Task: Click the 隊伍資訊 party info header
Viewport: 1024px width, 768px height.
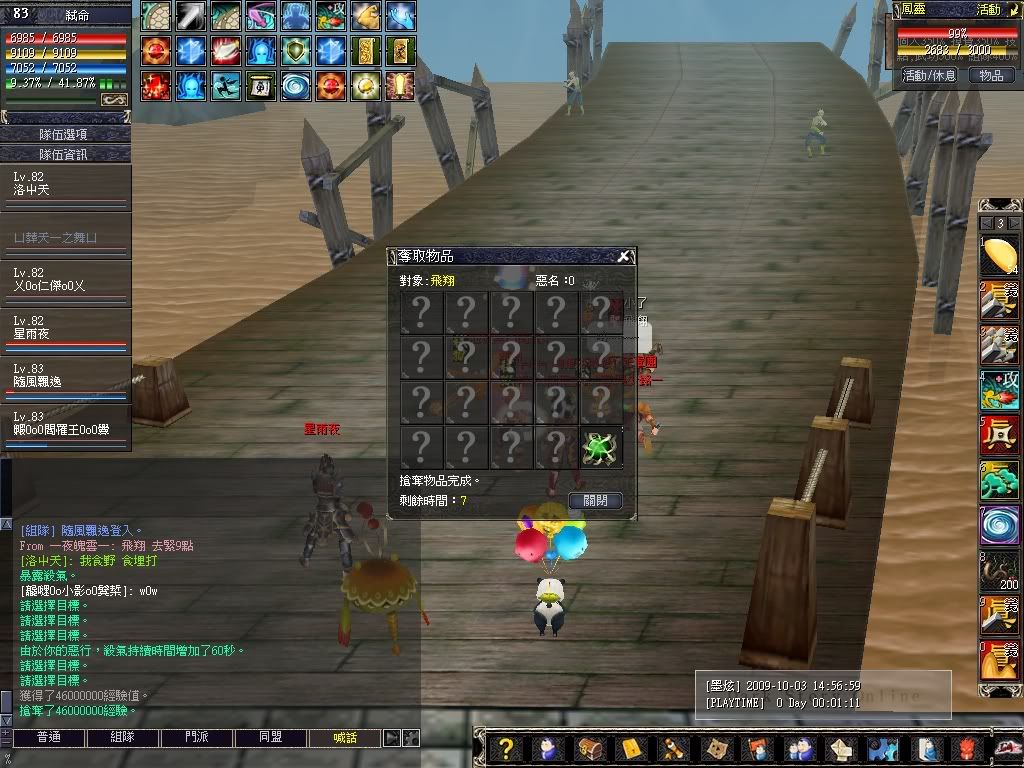Action: point(66,154)
